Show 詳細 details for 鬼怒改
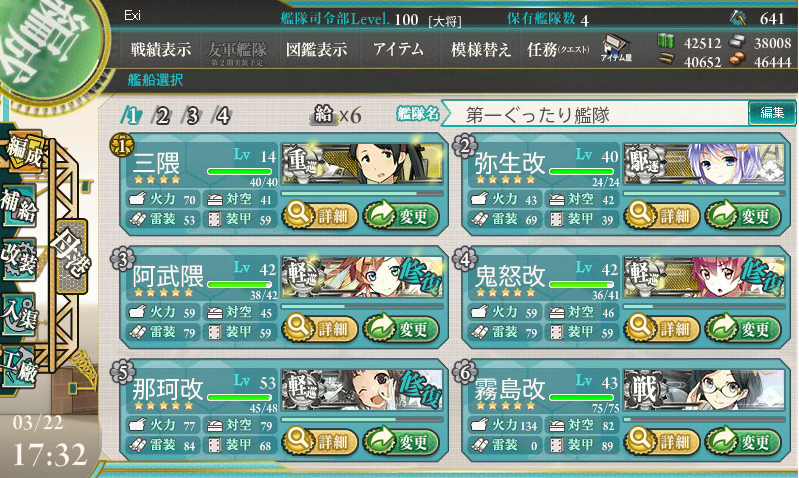The height and width of the screenshot is (478, 799). [662, 327]
